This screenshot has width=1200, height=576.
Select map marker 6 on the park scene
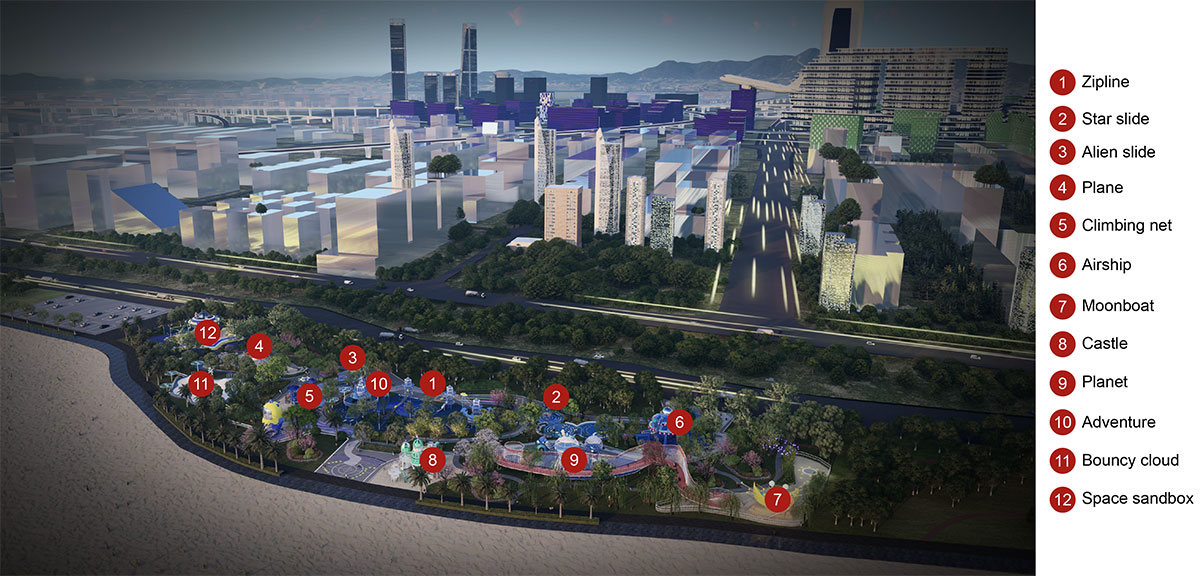click(679, 422)
